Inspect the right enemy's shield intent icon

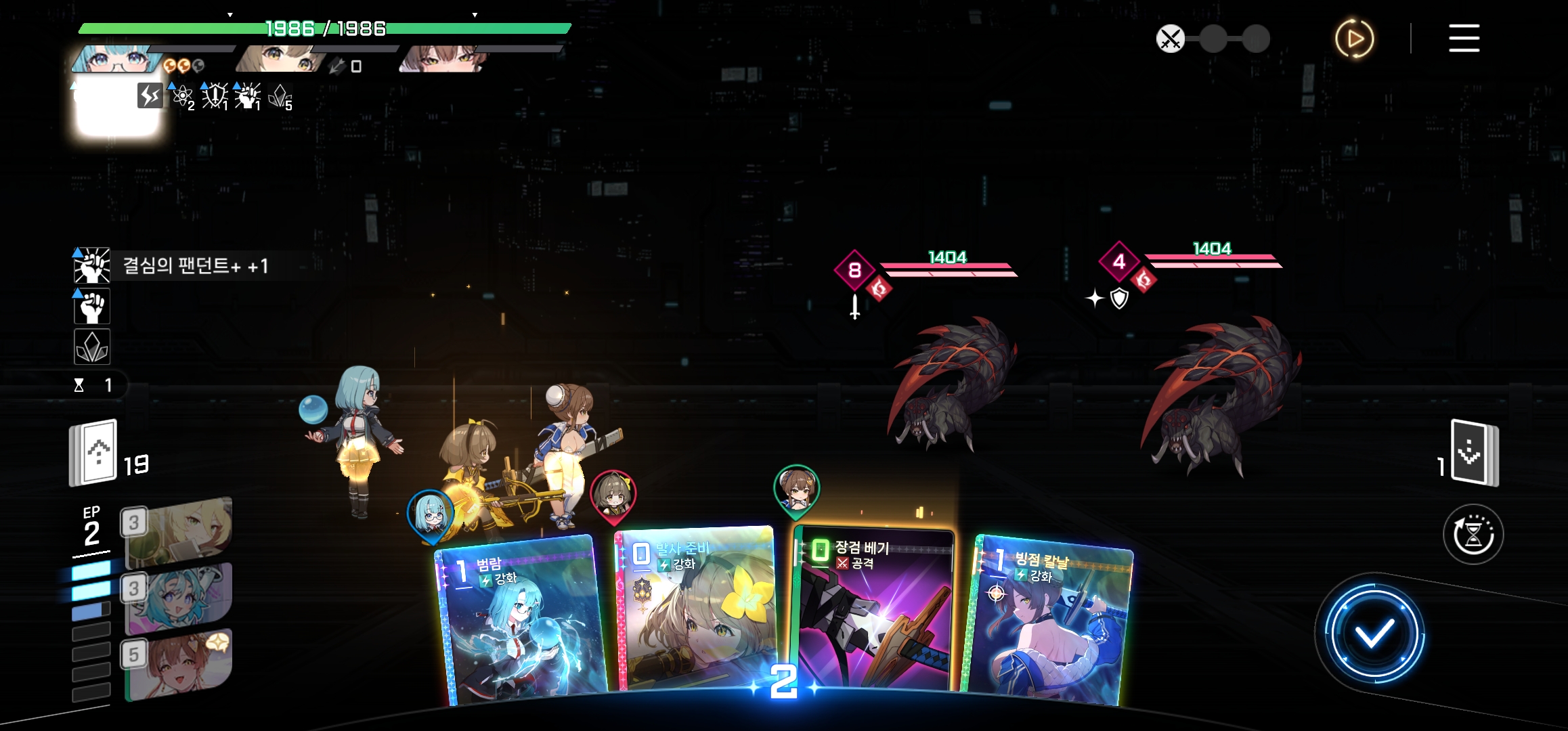click(1119, 298)
